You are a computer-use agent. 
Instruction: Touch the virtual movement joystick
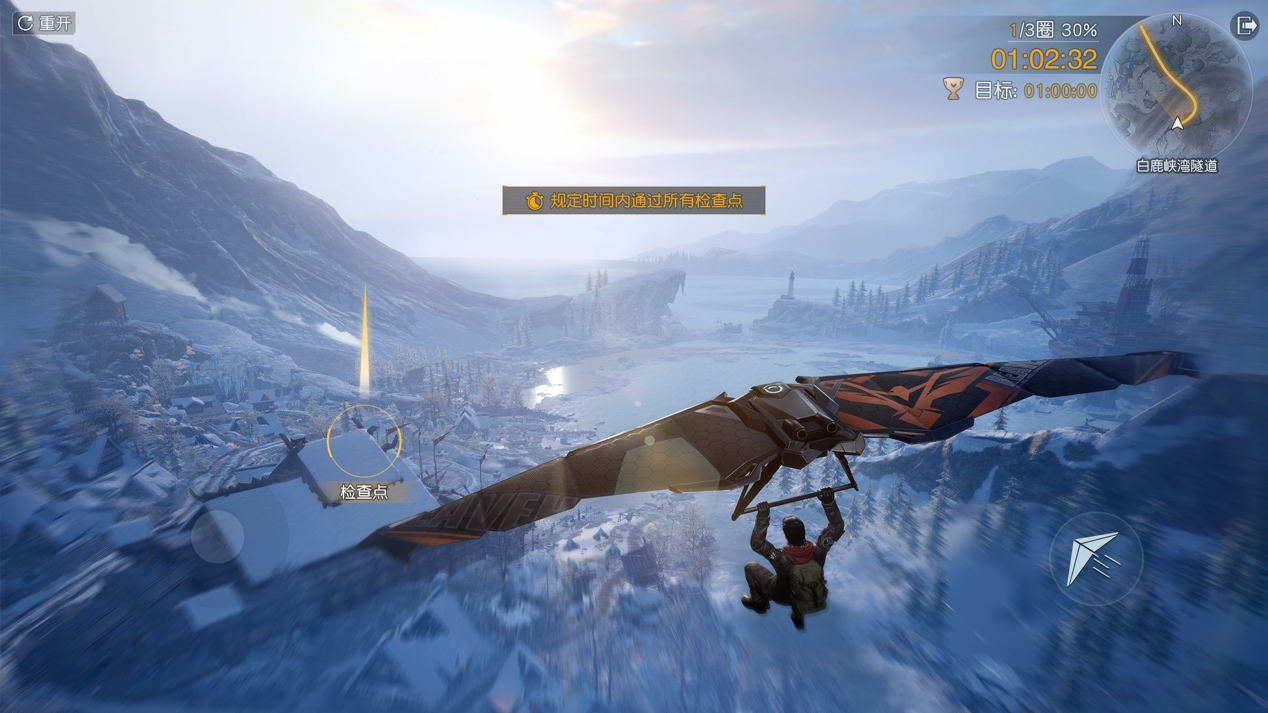pos(218,537)
